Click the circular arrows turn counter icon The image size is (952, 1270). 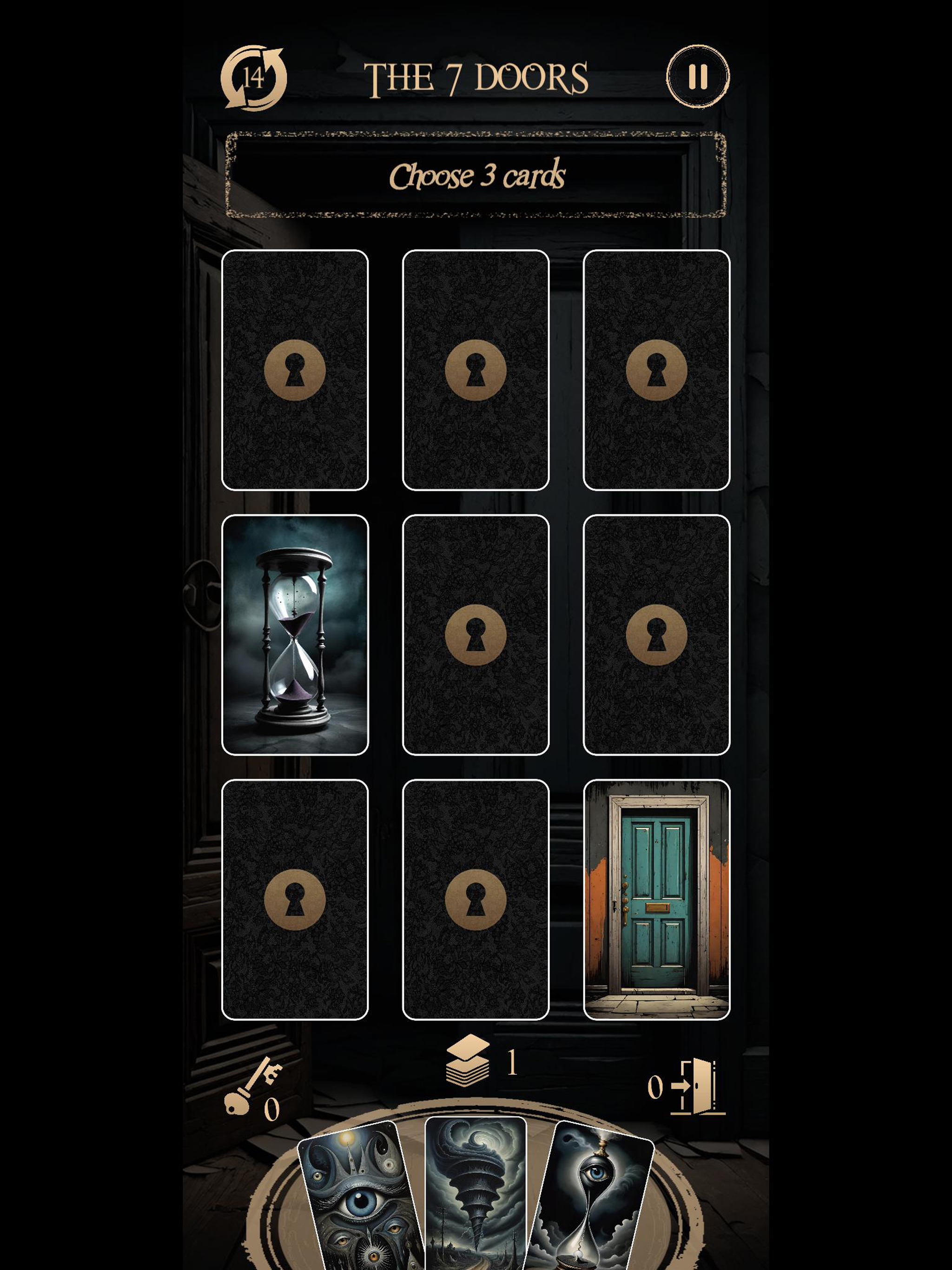click(x=254, y=78)
